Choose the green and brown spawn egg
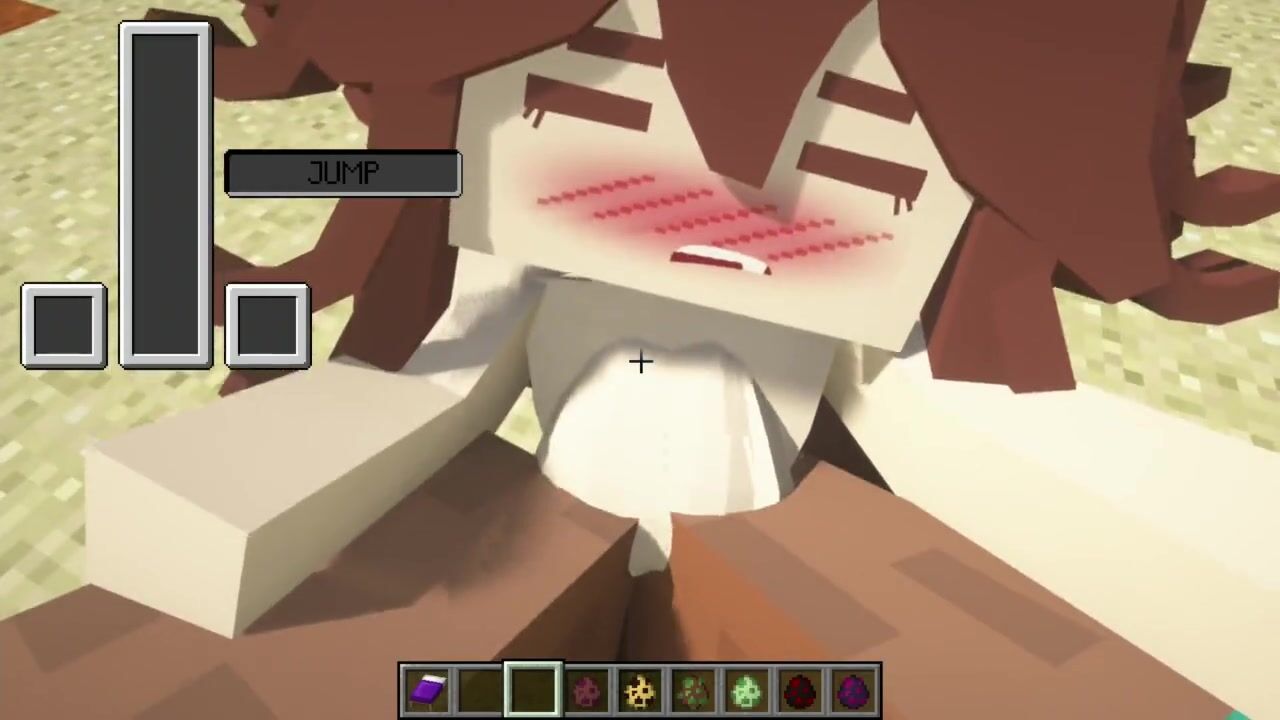The height and width of the screenshot is (720, 1280). pyautogui.click(x=693, y=690)
